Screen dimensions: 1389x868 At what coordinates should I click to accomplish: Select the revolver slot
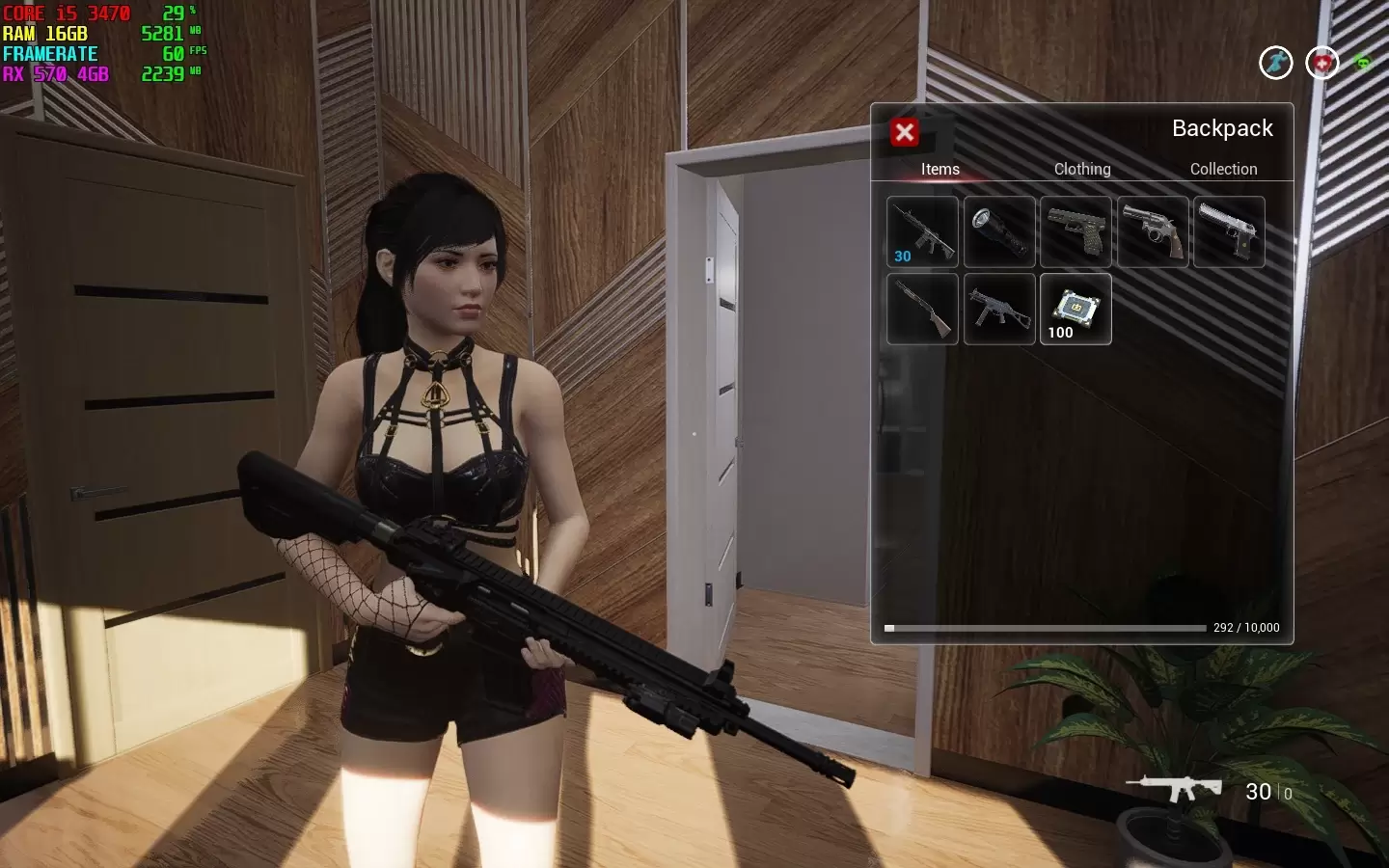coord(1153,232)
